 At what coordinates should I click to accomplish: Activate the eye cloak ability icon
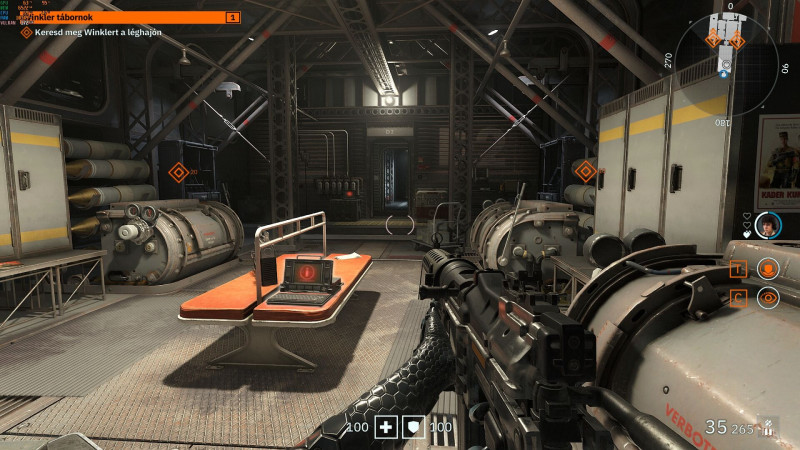[x=768, y=297]
